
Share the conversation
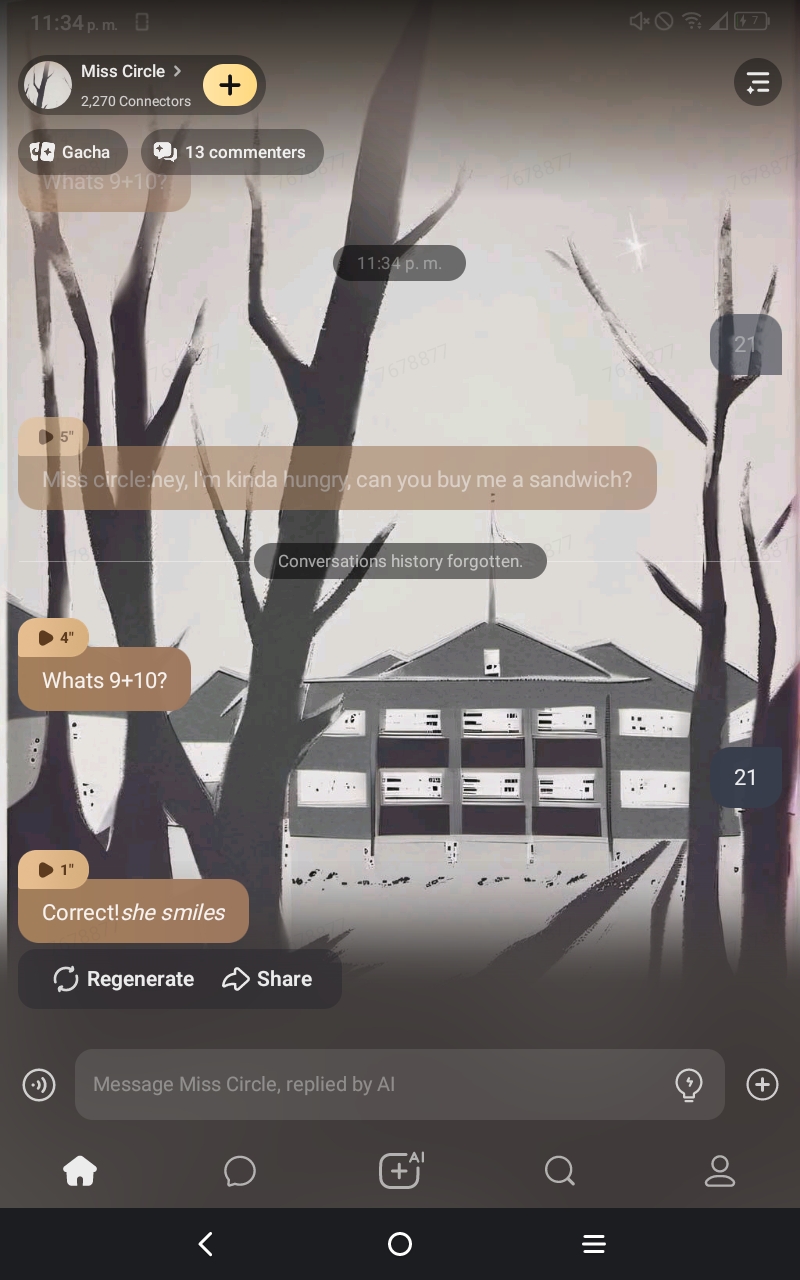tap(267, 979)
